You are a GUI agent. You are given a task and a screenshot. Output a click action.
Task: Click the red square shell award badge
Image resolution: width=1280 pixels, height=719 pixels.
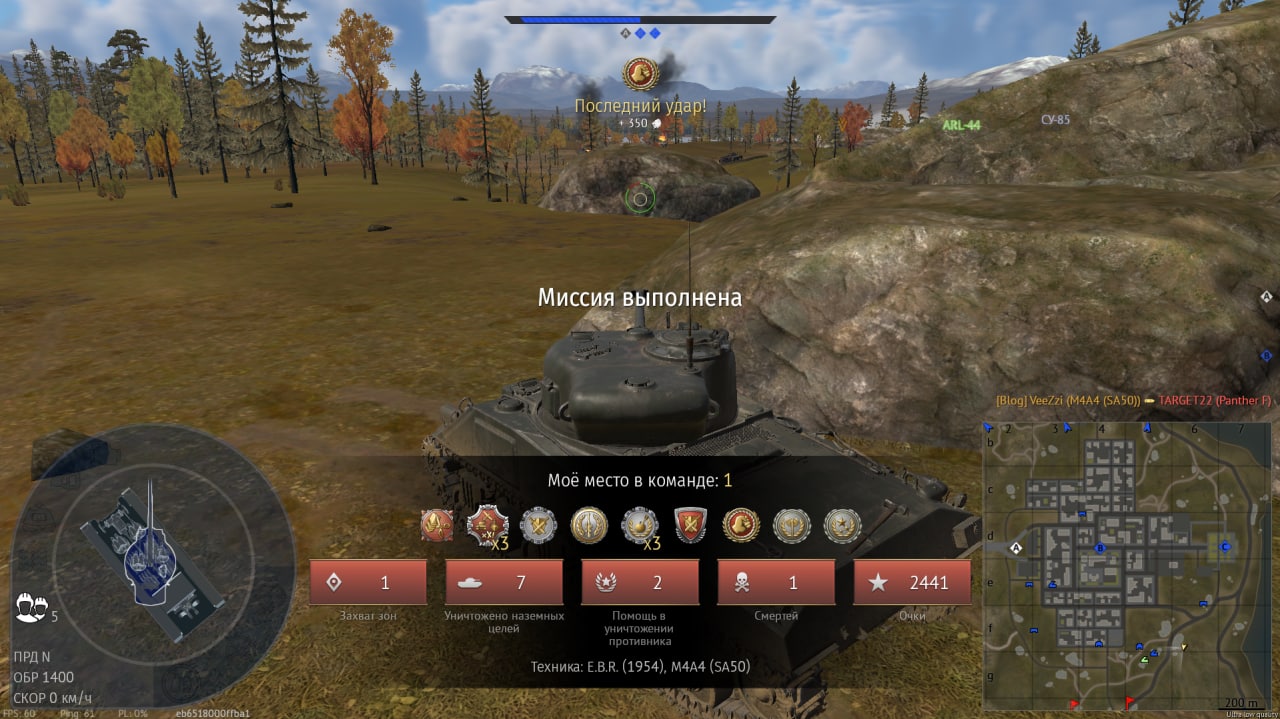pyautogui.click(x=436, y=525)
